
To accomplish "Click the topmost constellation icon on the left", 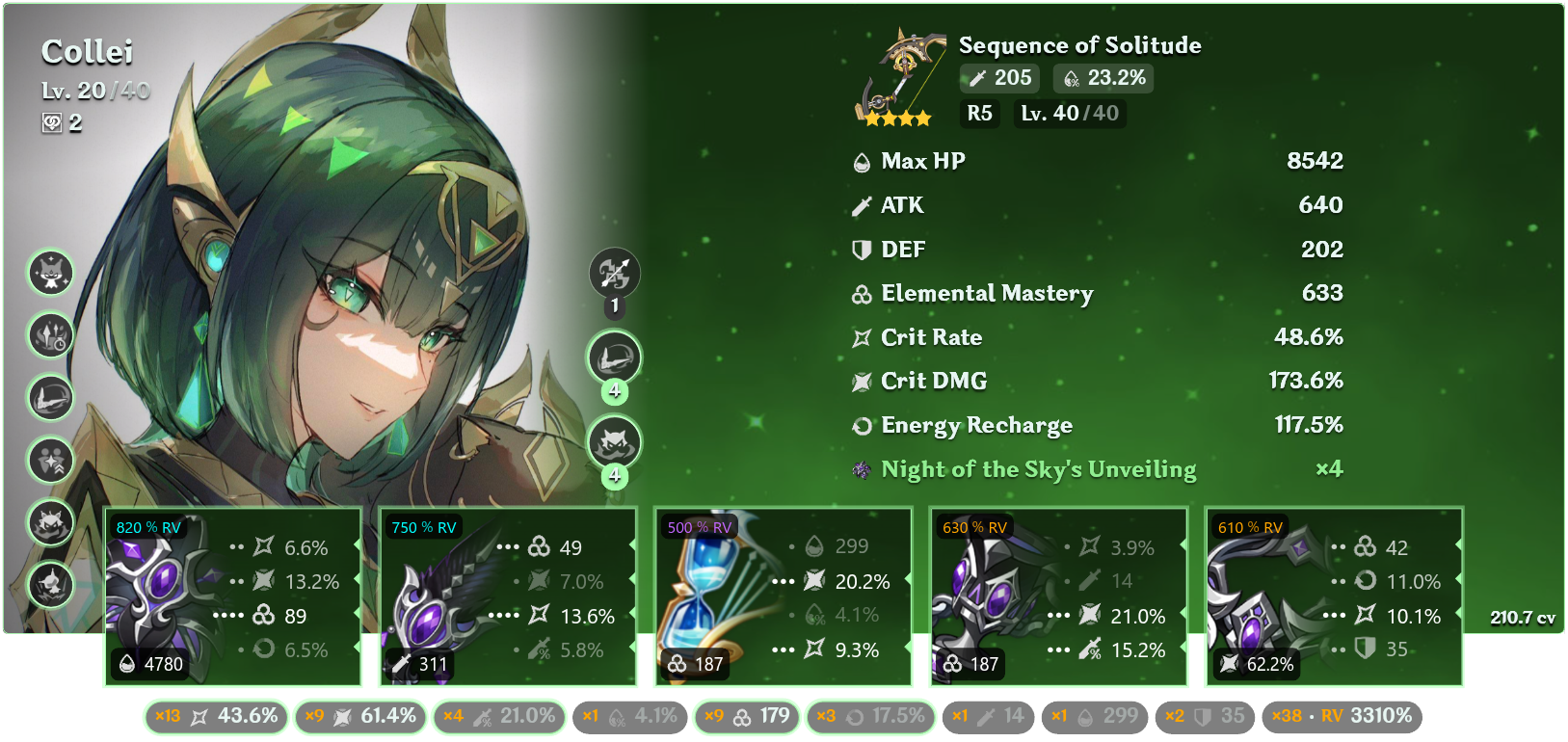I will [50, 274].
